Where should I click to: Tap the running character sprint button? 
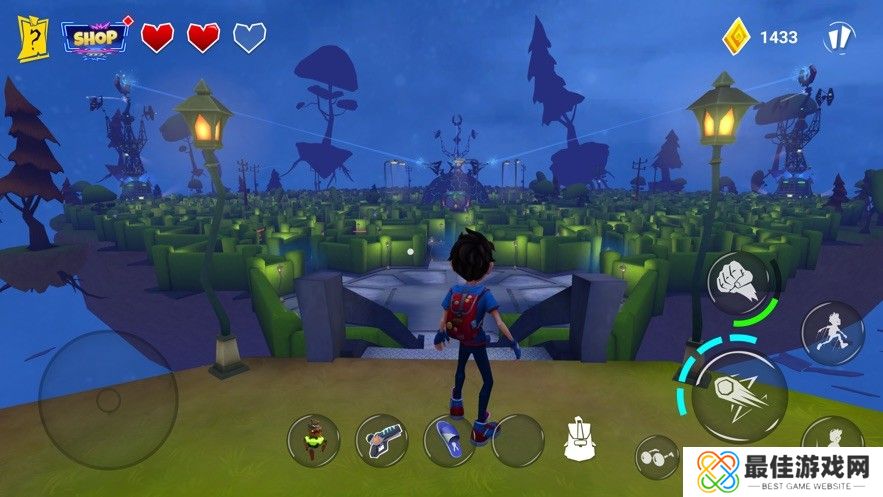click(x=832, y=332)
